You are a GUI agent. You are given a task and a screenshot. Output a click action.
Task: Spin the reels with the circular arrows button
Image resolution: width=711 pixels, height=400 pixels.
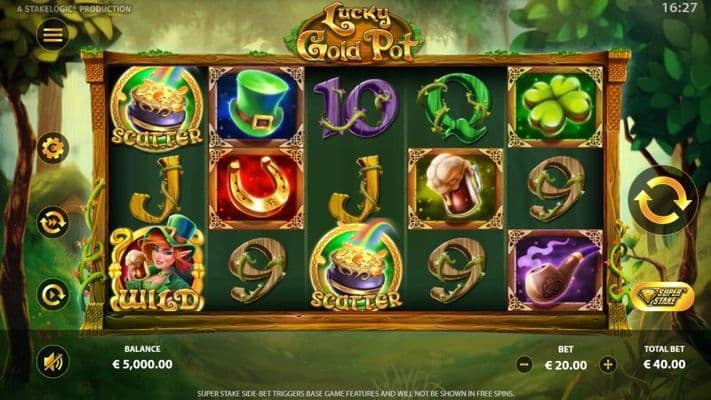click(x=662, y=201)
